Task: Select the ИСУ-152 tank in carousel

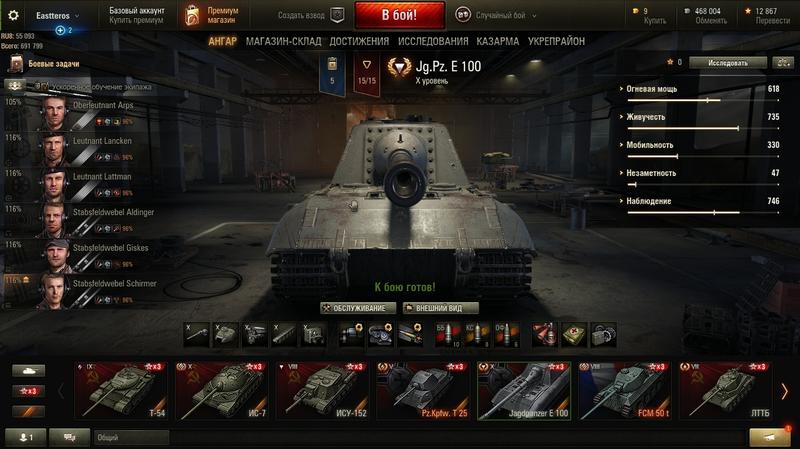Action: pyautogui.click(x=322, y=389)
